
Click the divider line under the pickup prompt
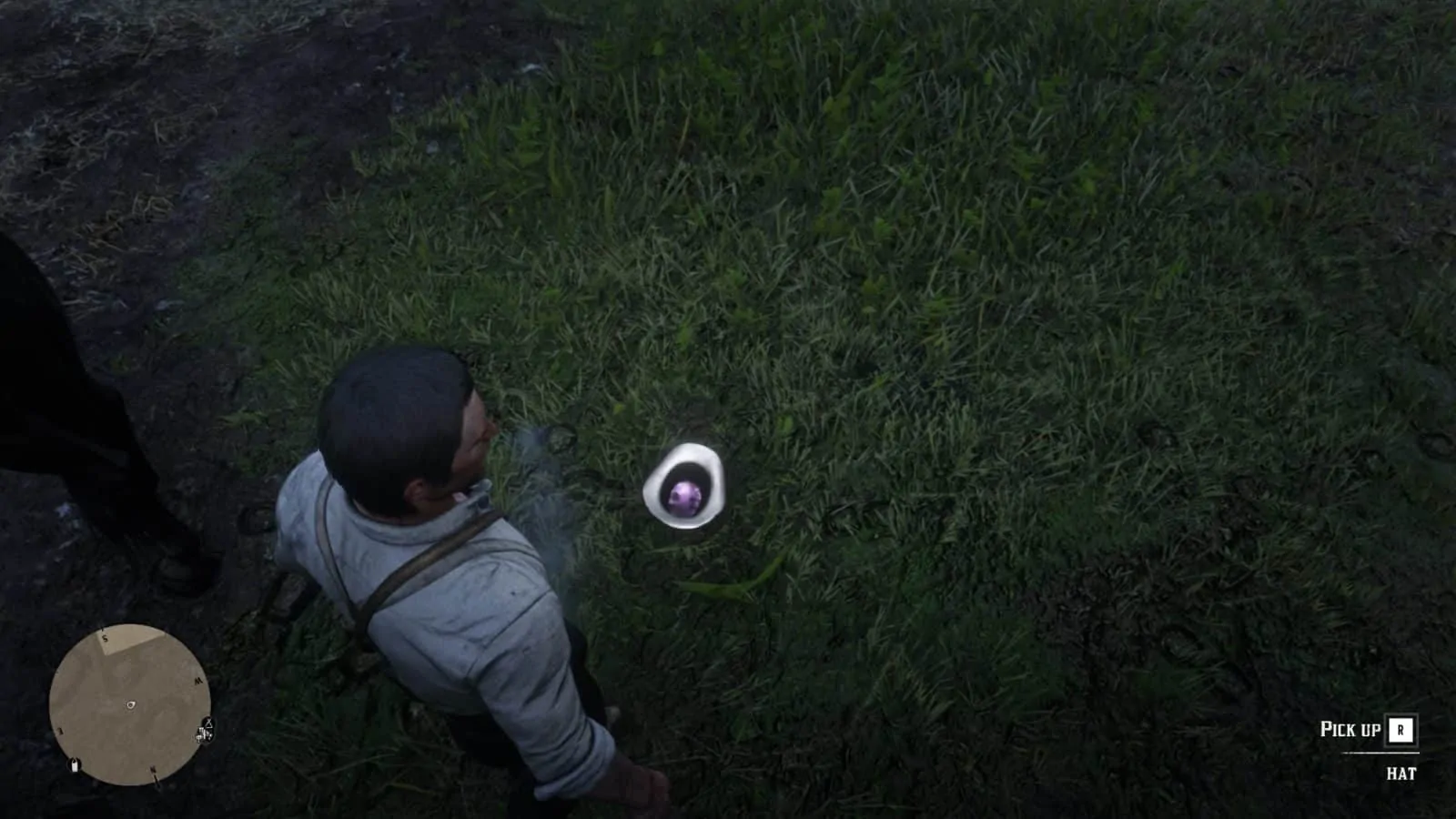click(x=1380, y=753)
